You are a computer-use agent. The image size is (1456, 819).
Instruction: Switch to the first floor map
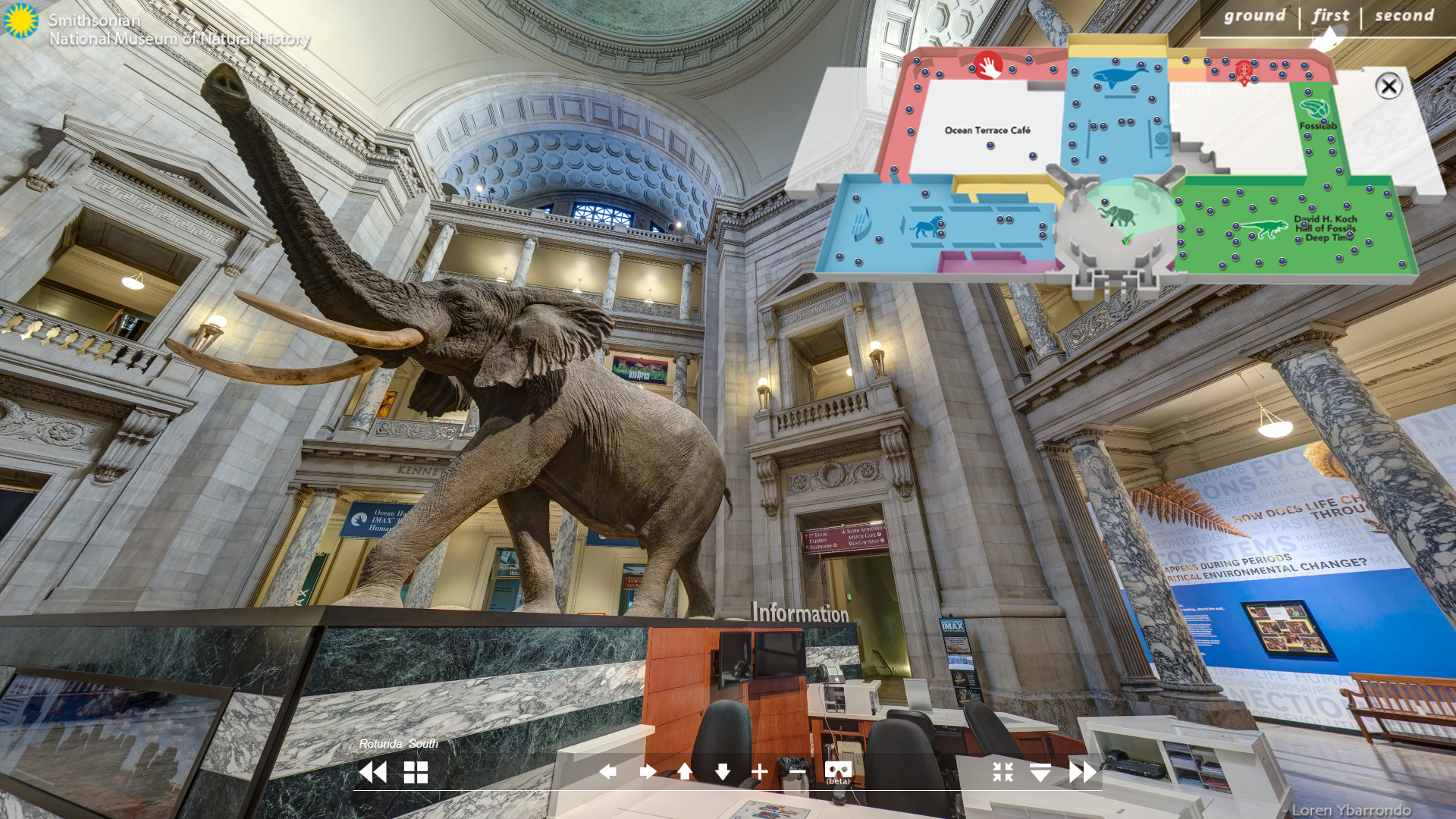pyautogui.click(x=1331, y=16)
